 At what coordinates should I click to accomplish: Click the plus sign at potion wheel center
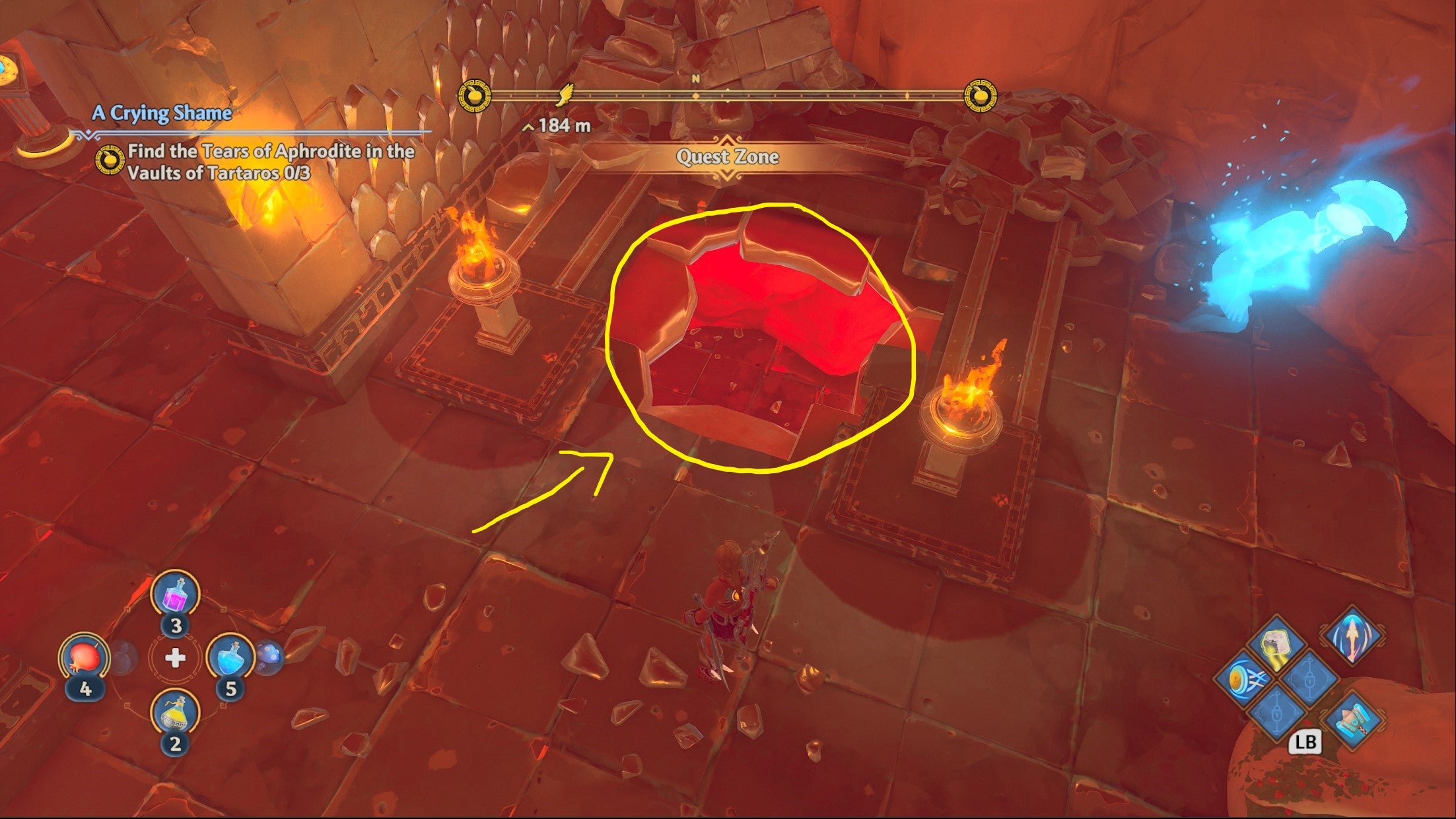point(175,657)
